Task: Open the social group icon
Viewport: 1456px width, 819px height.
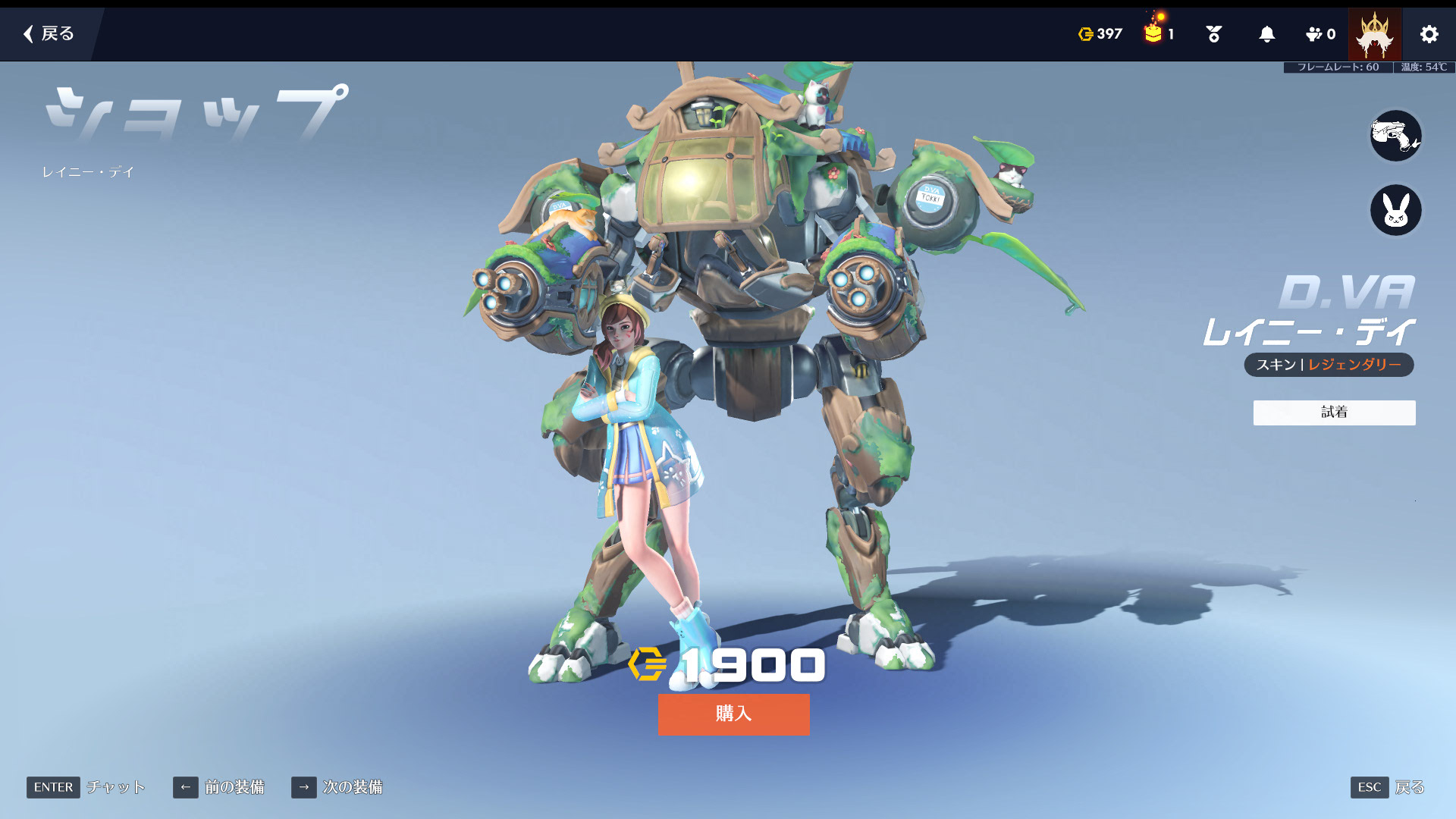Action: pyautogui.click(x=1320, y=34)
